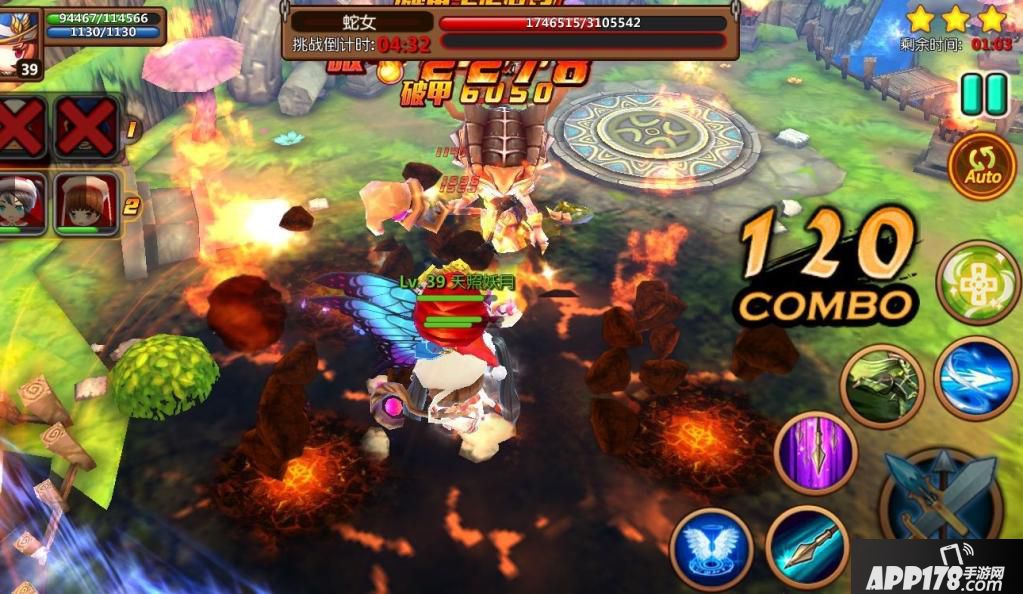The width and height of the screenshot is (1023, 594).
Task: Trigger the green armored warrior skill
Action: 880,386
